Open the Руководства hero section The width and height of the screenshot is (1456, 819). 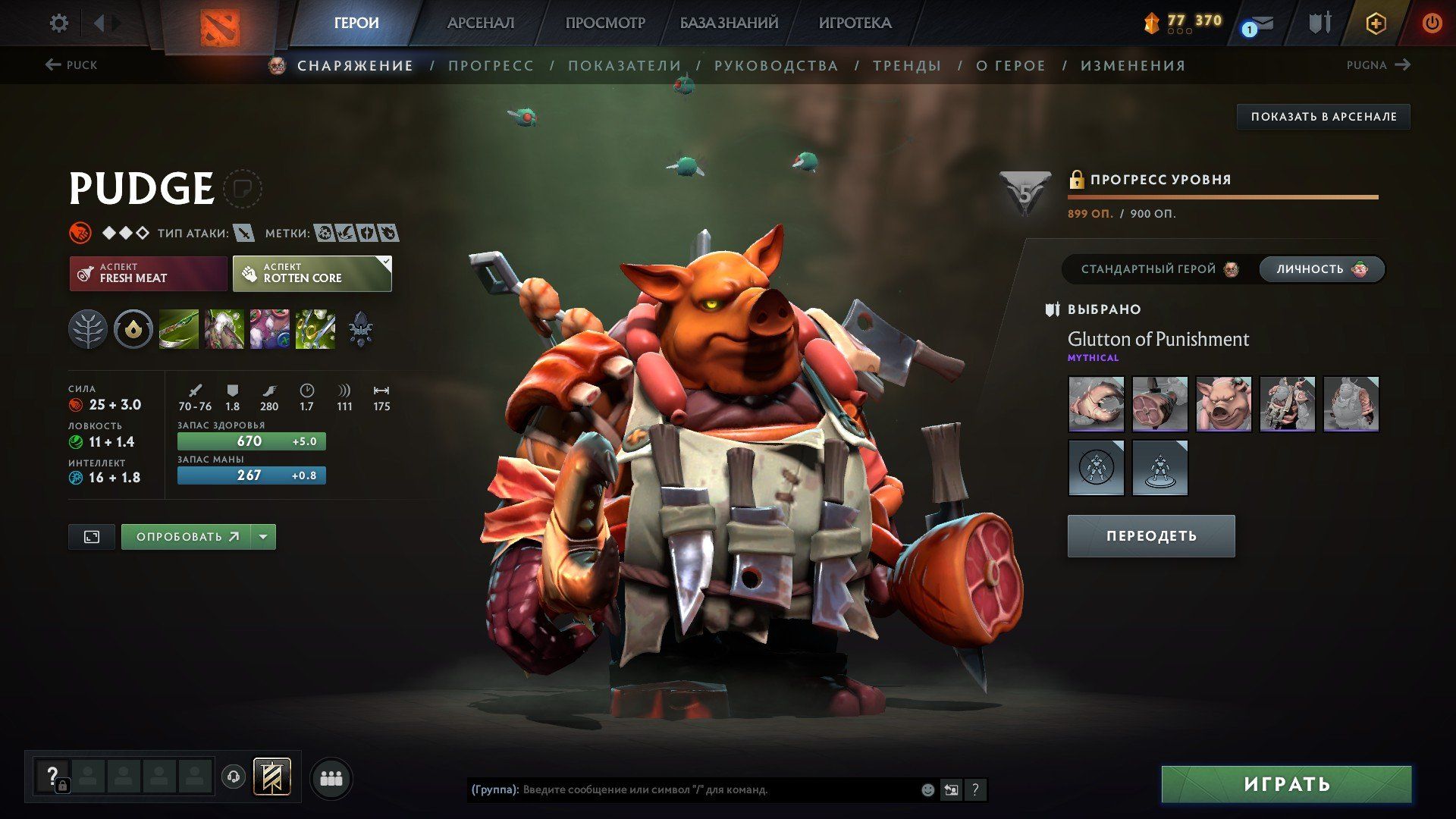coord(776,66)
